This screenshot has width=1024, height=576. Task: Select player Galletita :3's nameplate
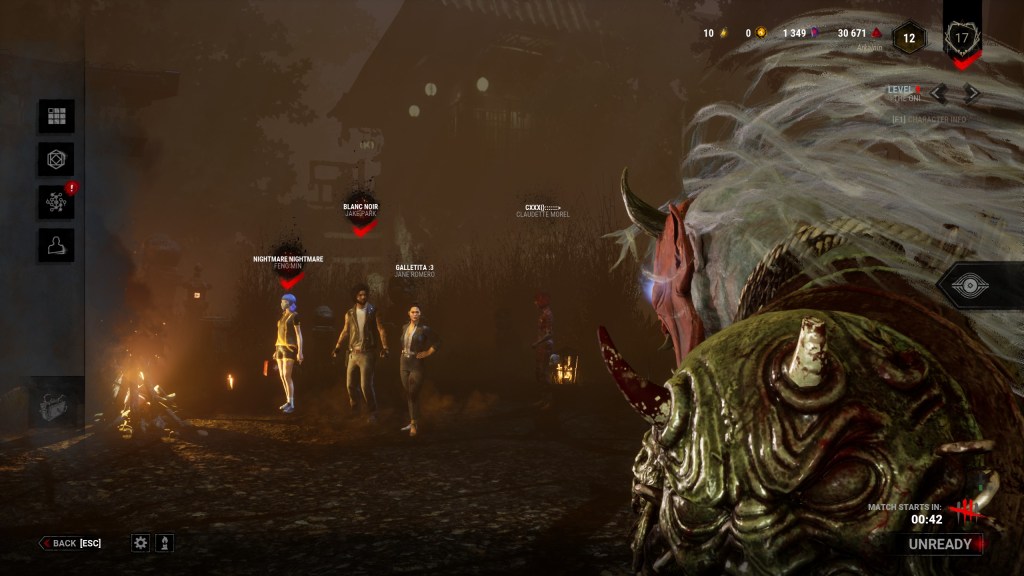pos(414,270)
